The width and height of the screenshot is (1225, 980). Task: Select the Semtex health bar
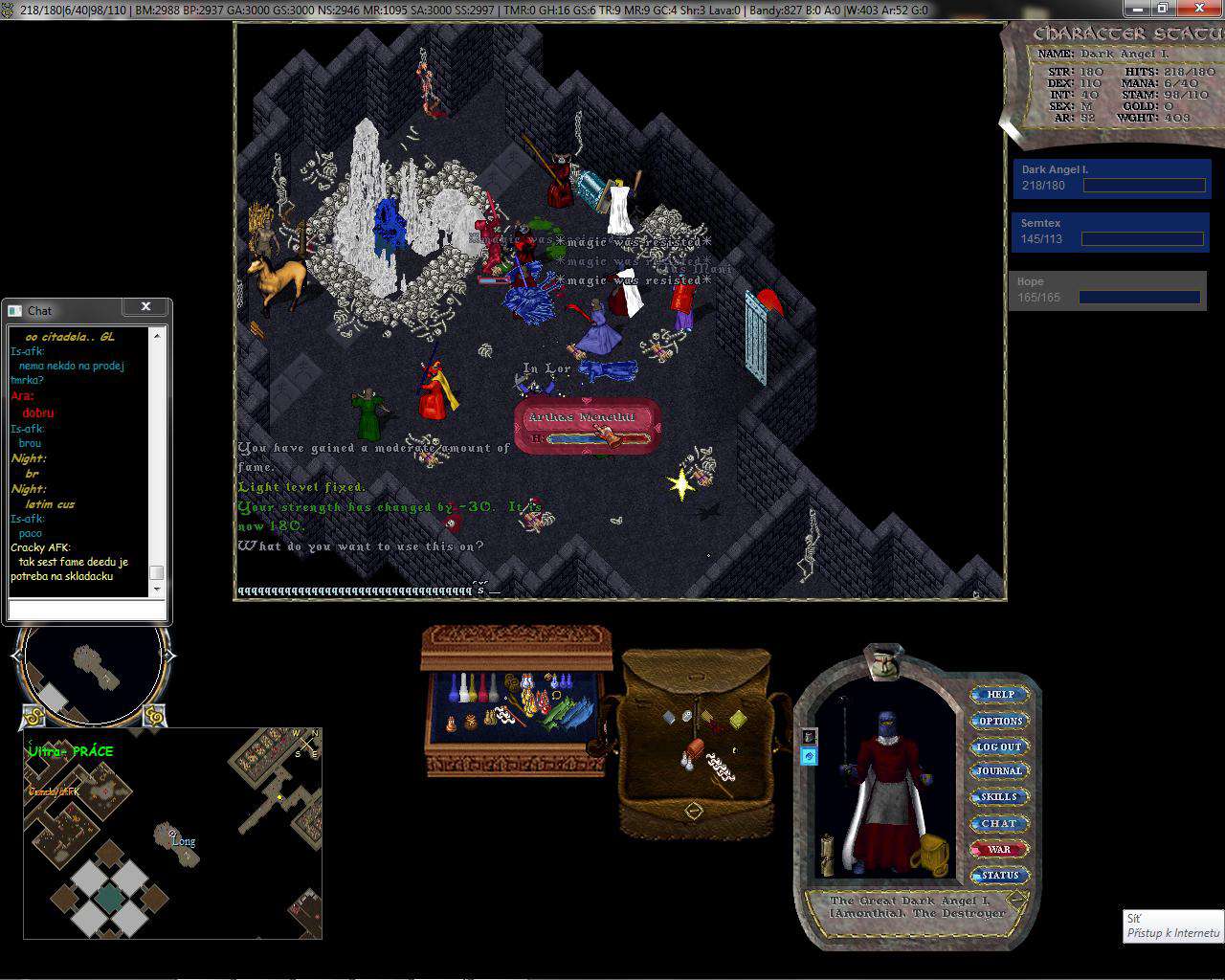[x=1110, y=233]
